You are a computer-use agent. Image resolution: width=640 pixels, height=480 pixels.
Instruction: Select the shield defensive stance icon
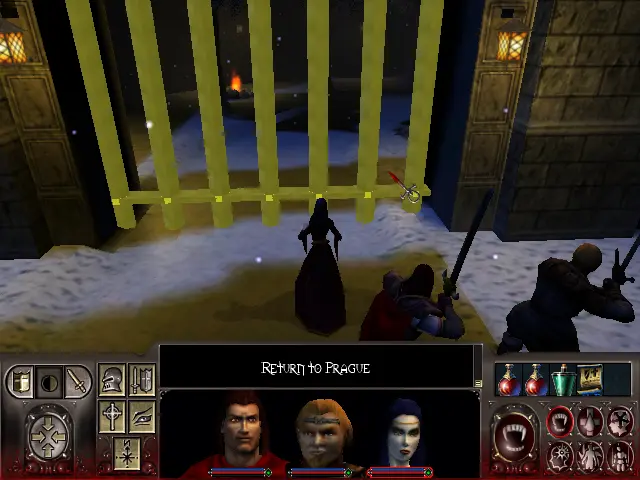coord(21,381)
